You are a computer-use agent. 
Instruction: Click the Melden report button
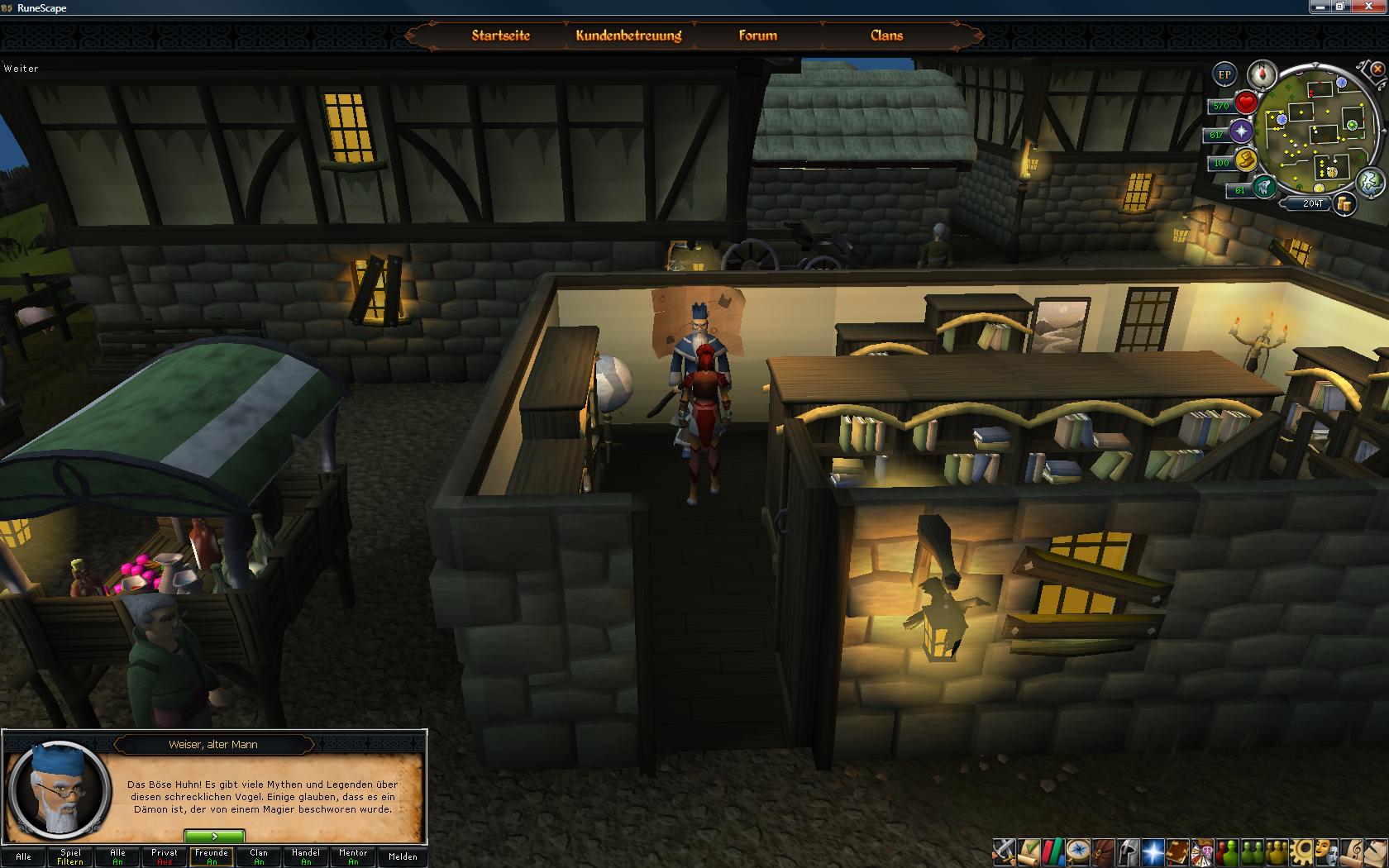pos(403,856)
